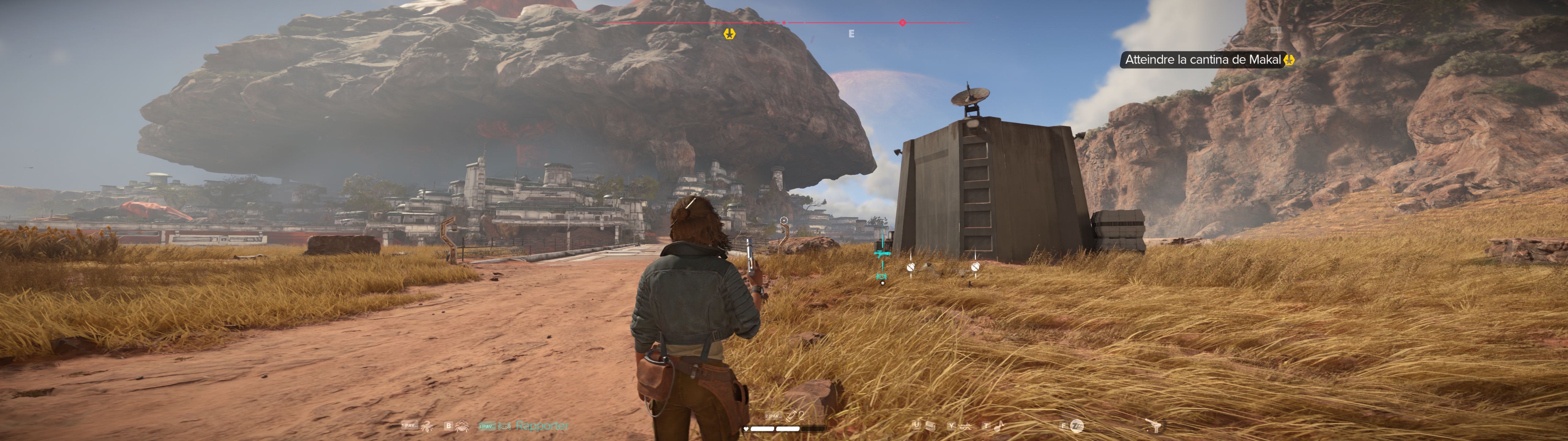Viewport: 1568px width, 441px height.
Task: Select the teal 'Rapporter' companion command
Action: (541, 426)
